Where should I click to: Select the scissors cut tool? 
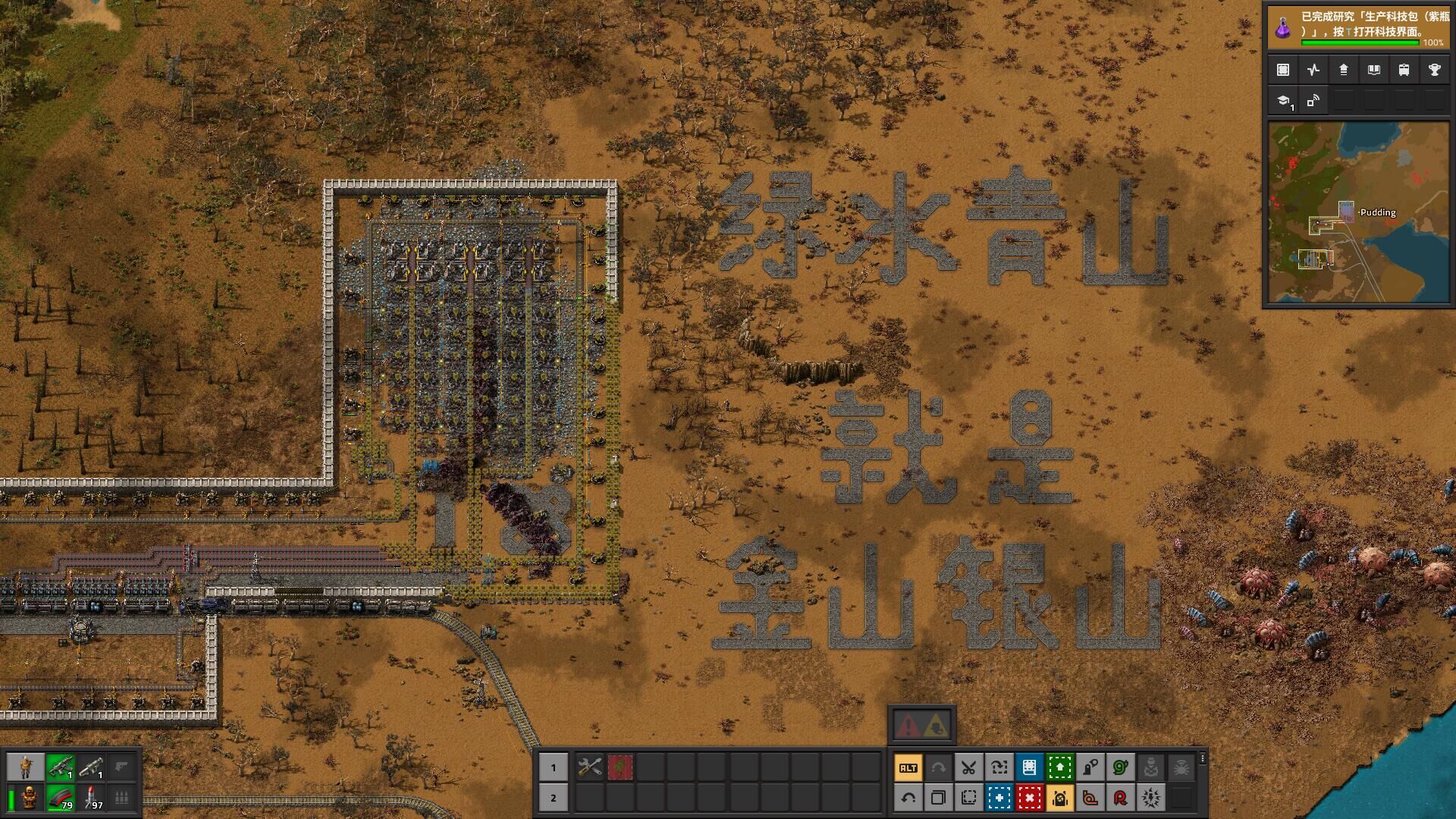(968, 767)
